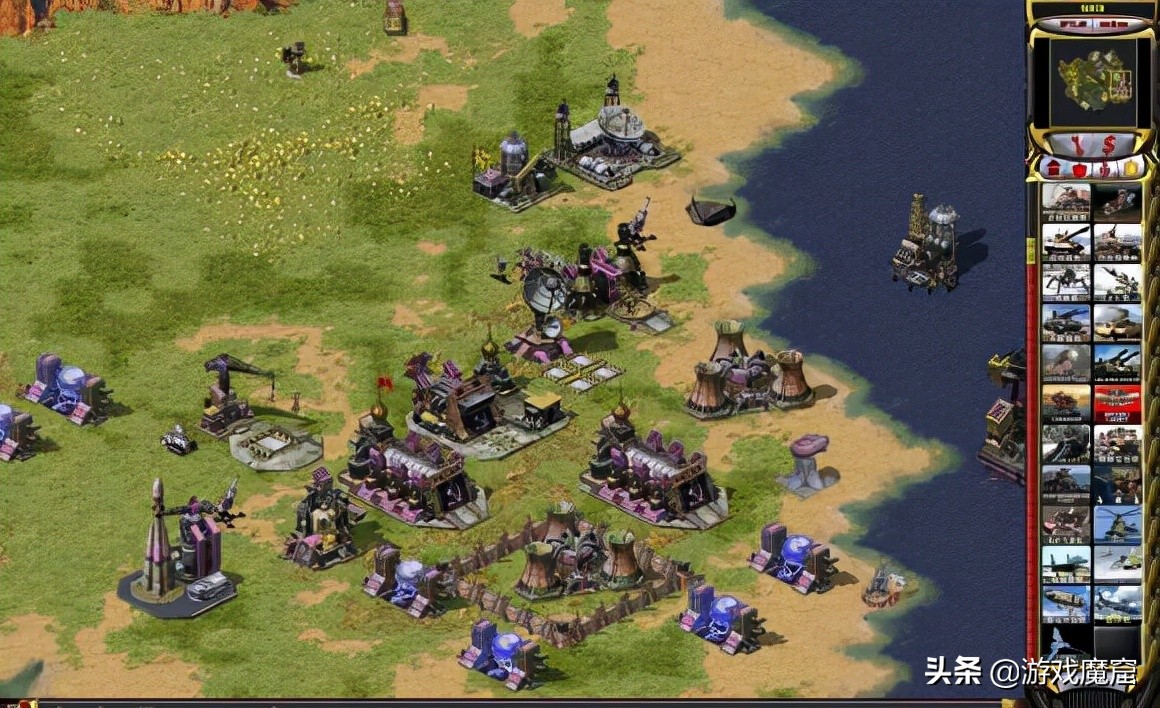Viewport: 1160px width, 708px height.
Task: Select the red banner build icon
Action: [x=1117, y=403]
